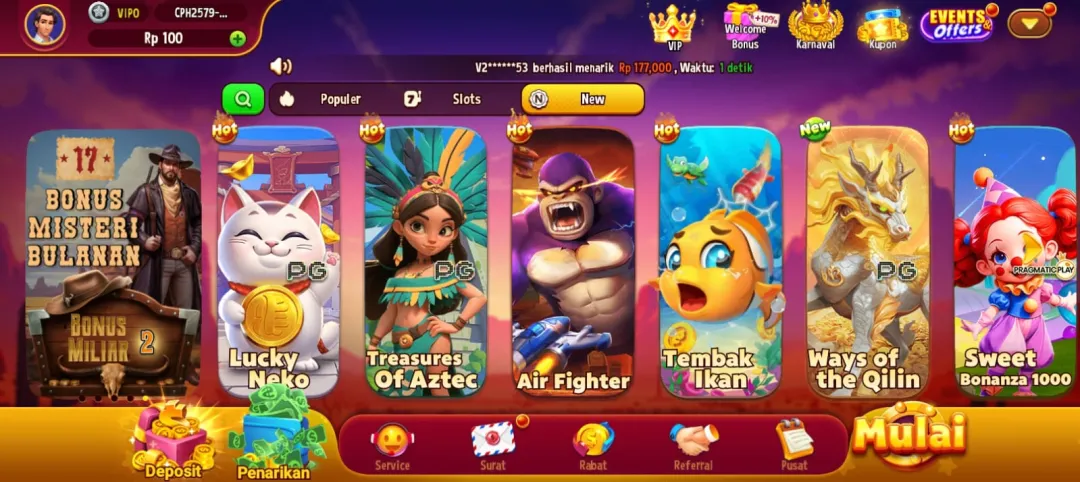This screenshot has height=482, width=1080.
Task: Tap the golden Mulai button
Action: point(909,434)
